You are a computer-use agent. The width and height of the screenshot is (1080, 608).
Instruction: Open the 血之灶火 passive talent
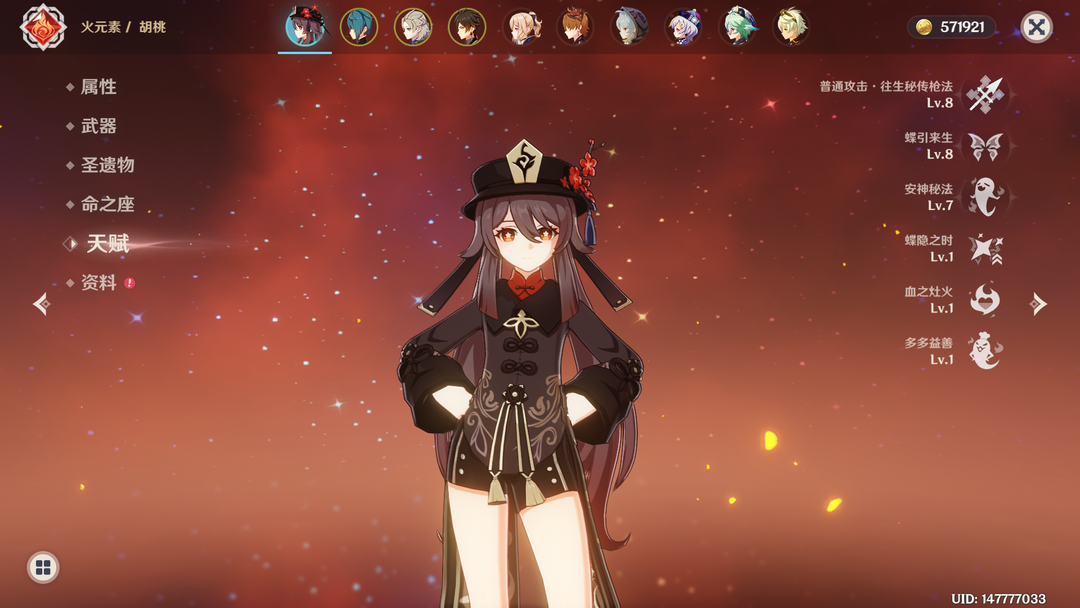point(985,300)
